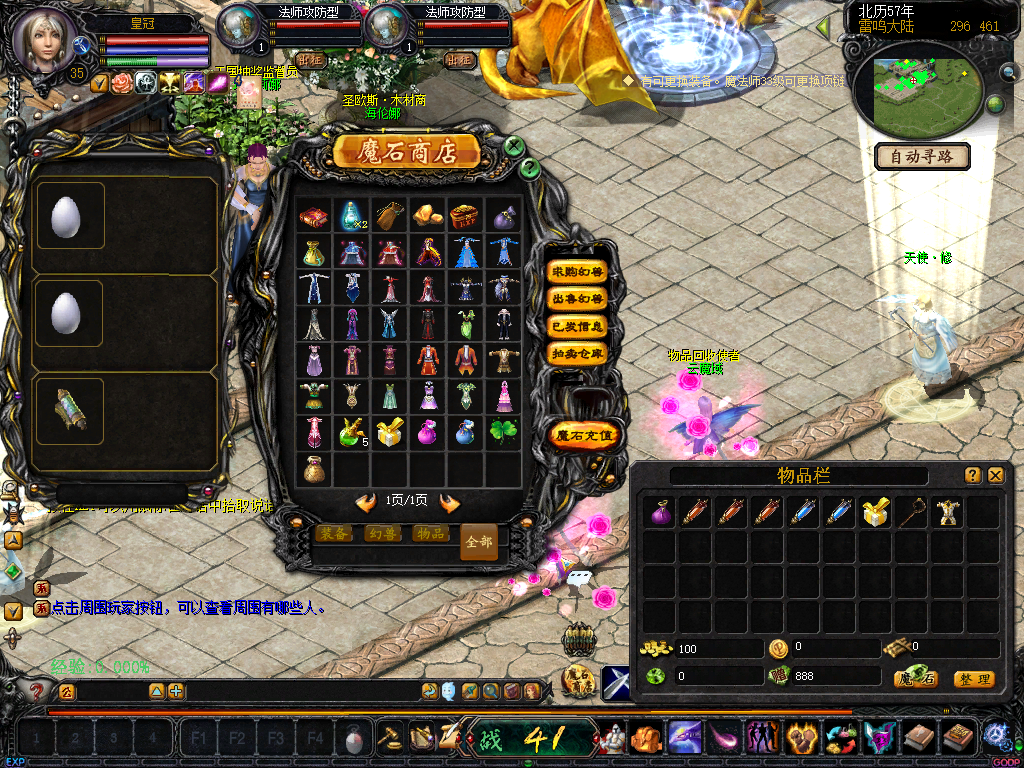Switch to the 幻兽 shop tab
This screenshot has height=768, width=1024.
[x=382, y=534]
